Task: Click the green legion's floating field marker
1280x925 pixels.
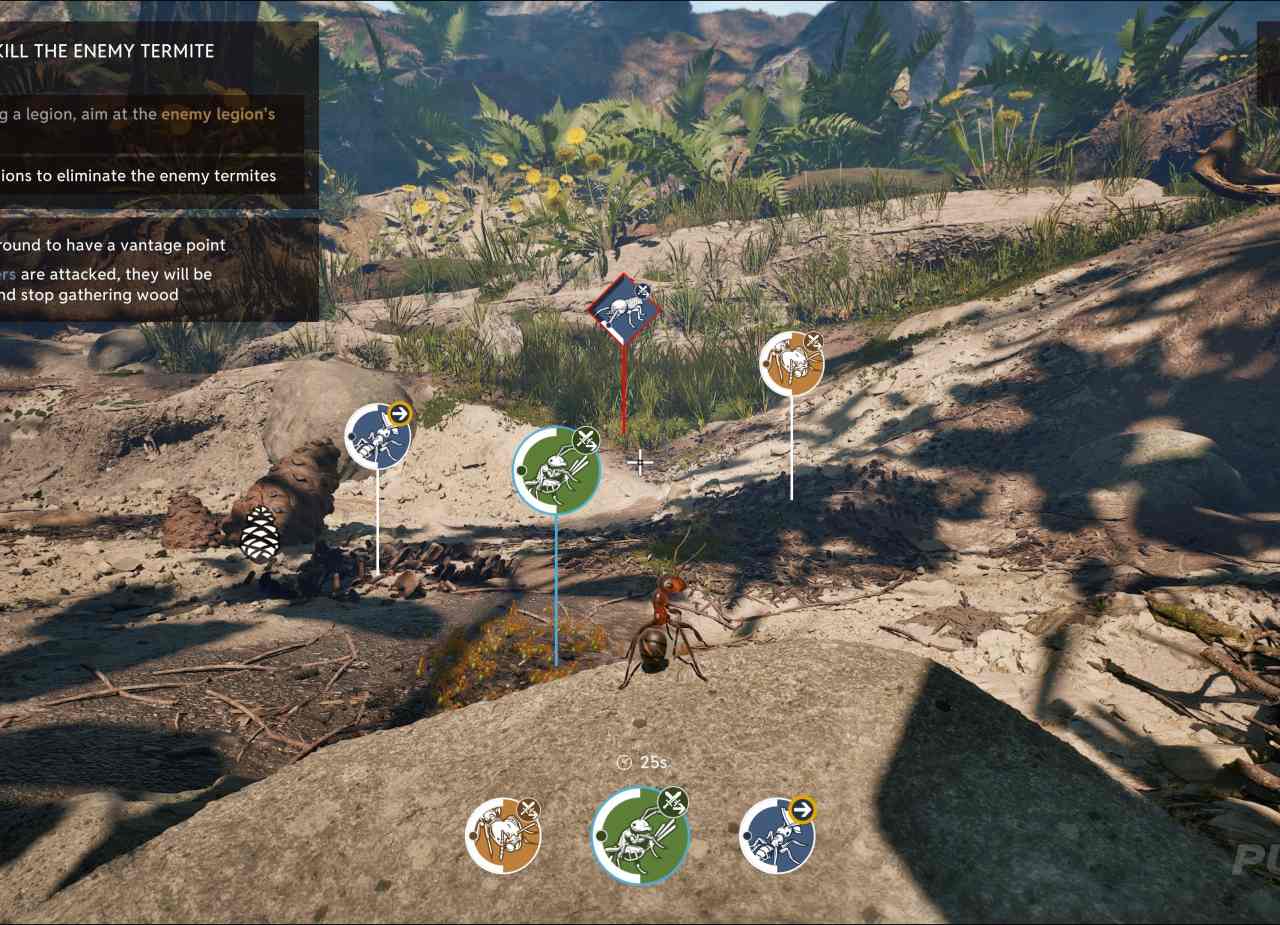Action: click(556, 471)
